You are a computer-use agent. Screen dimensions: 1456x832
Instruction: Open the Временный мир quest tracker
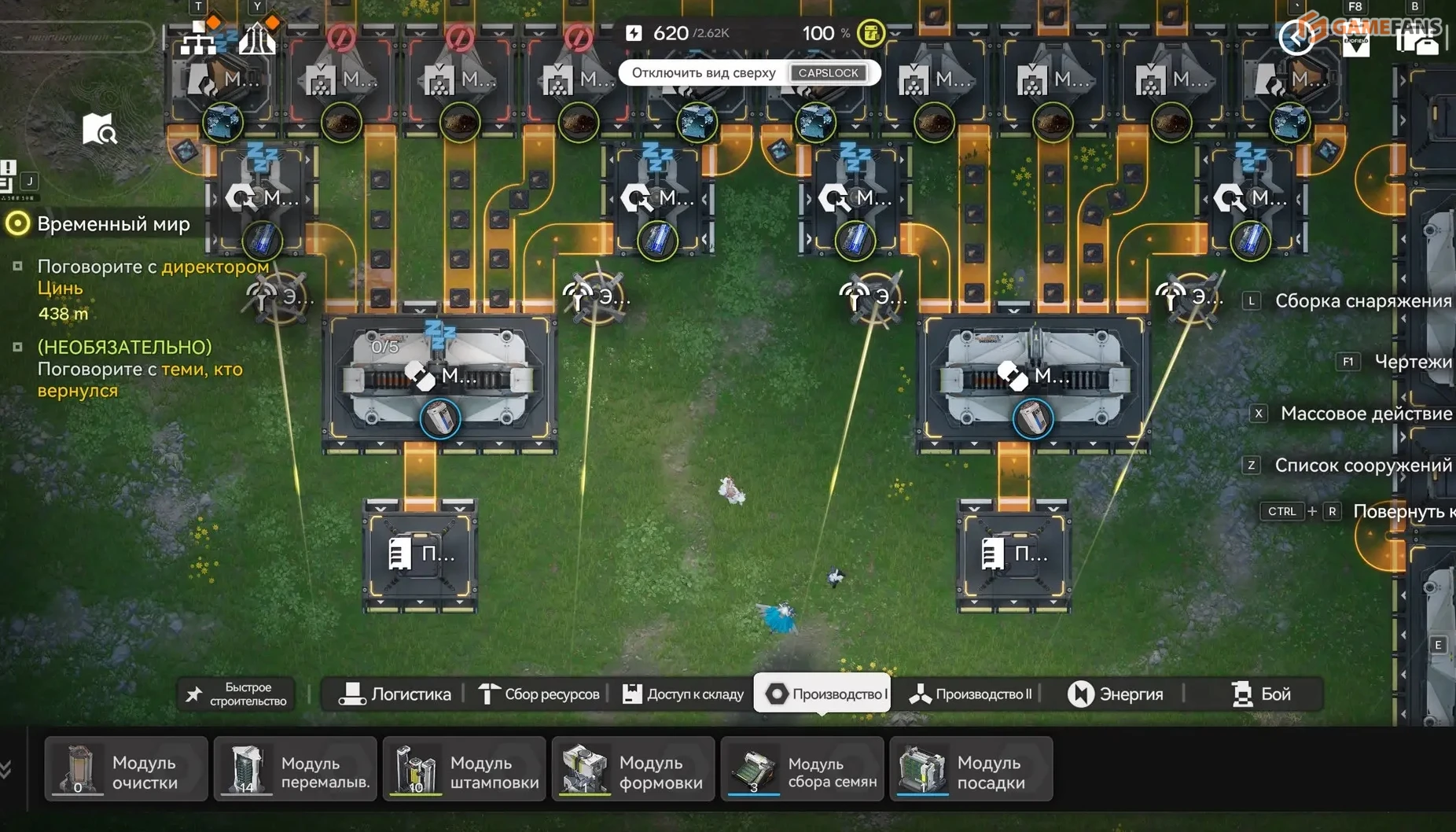click(113, 224)
